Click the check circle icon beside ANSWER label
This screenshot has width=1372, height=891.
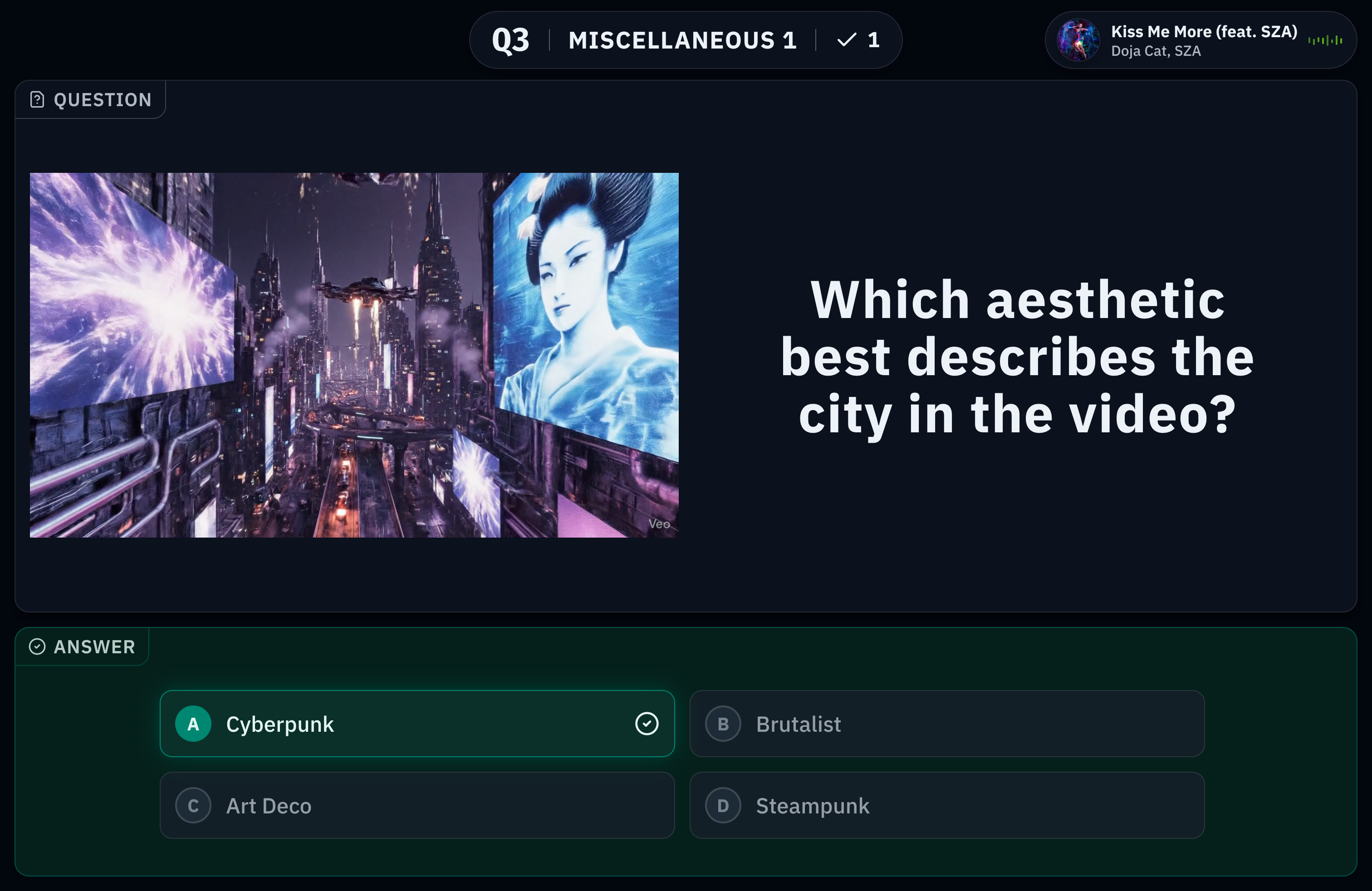[38, 646]
